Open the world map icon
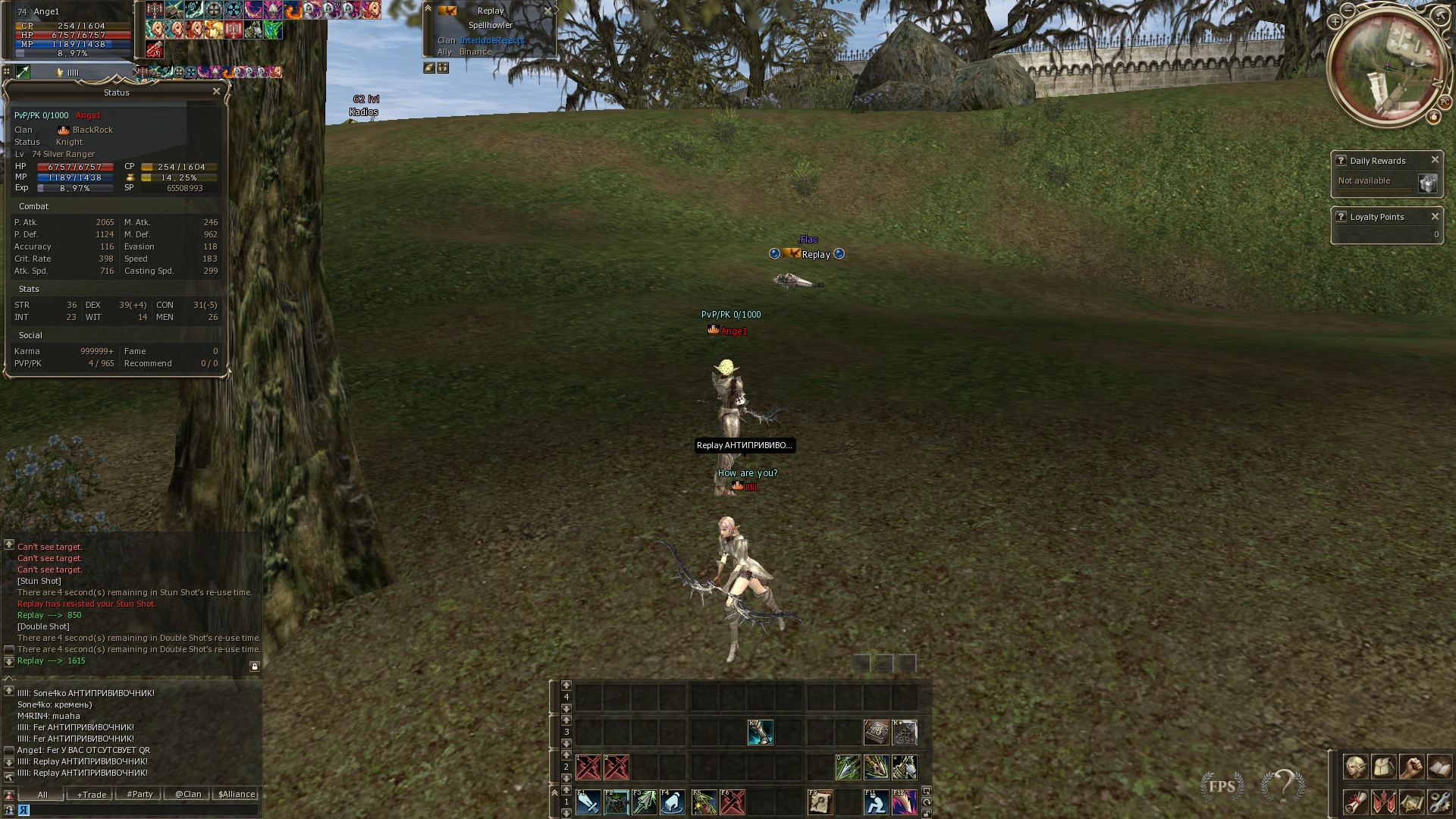Image resolution: width=1456 pixels, height=819 pixels. pyautogui.click(x=1411, y=802)
